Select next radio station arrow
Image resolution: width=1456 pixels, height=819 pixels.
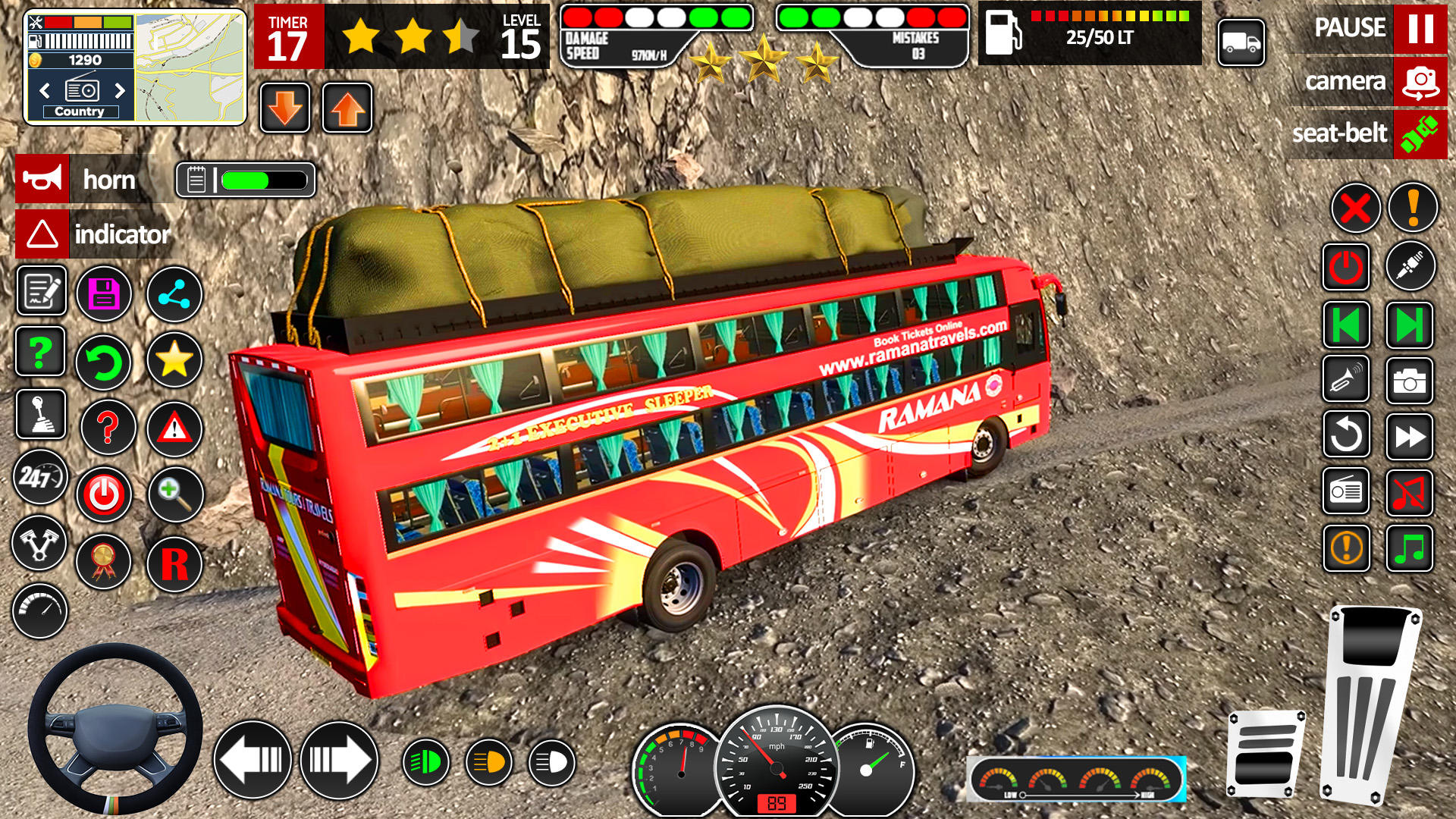[x=120, y=91]
